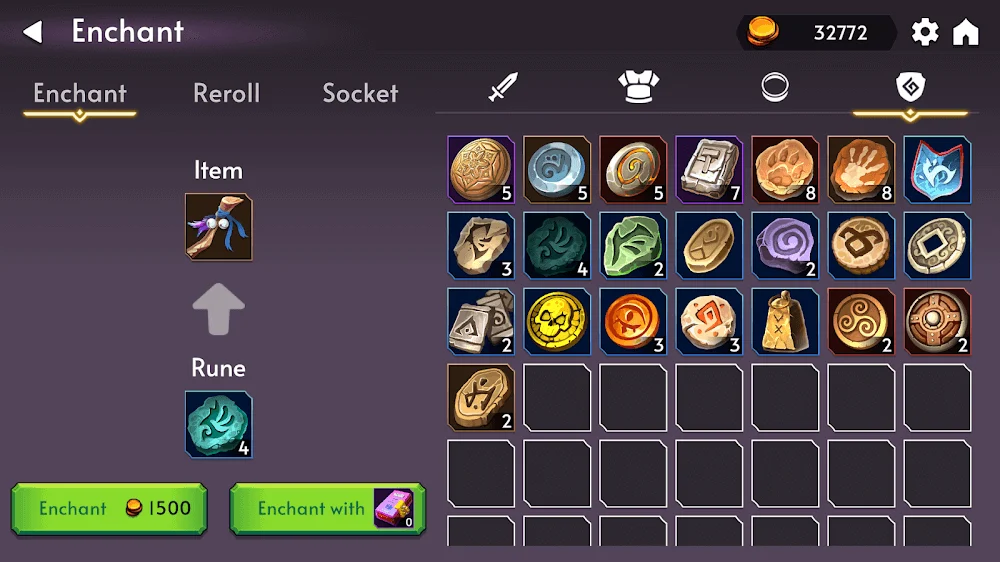Choose Enchant with the pink book
The width and height of the screenshot is (1000, 562).
click(327, 508)
